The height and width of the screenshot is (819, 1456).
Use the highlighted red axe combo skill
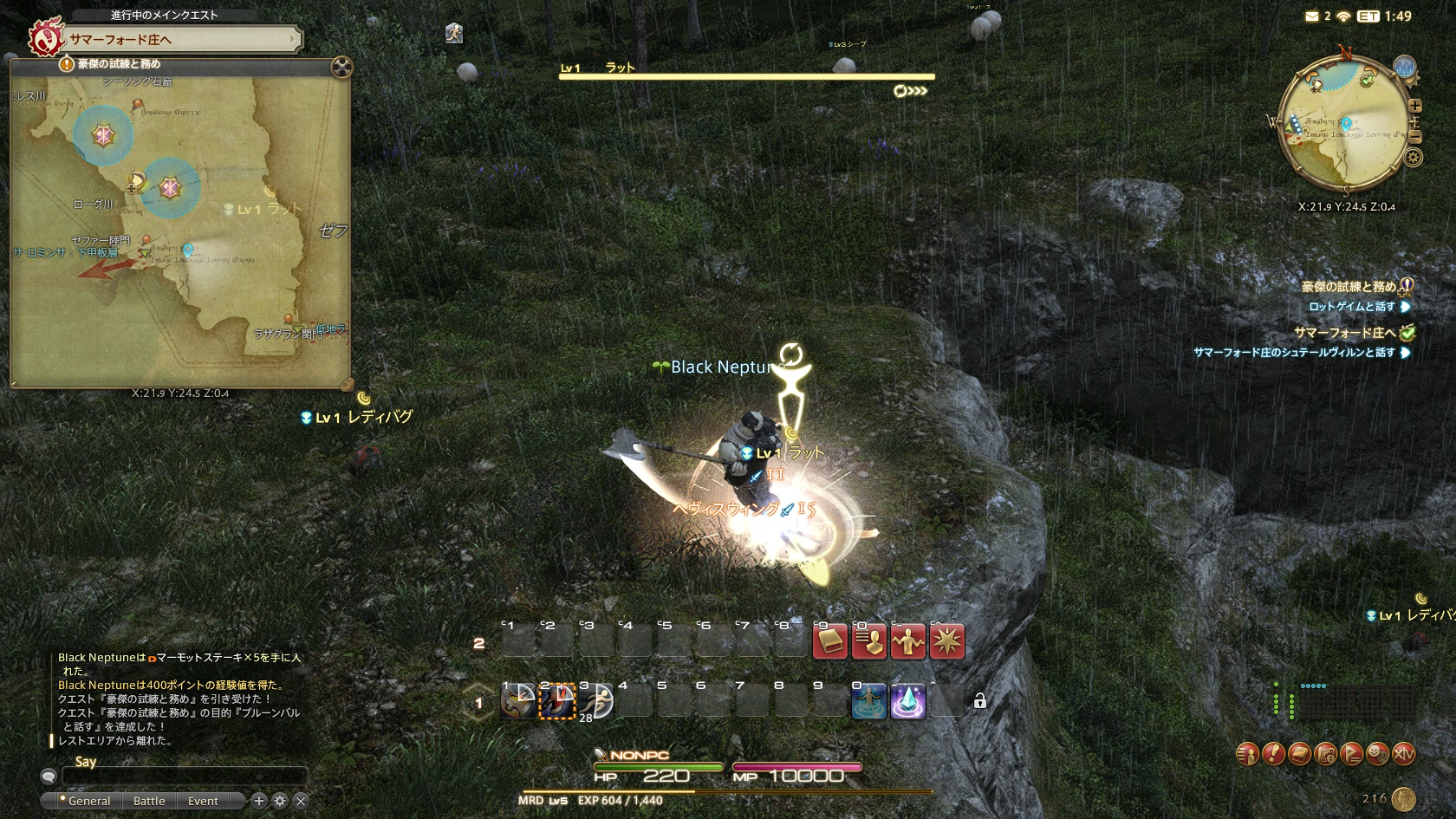557,701
